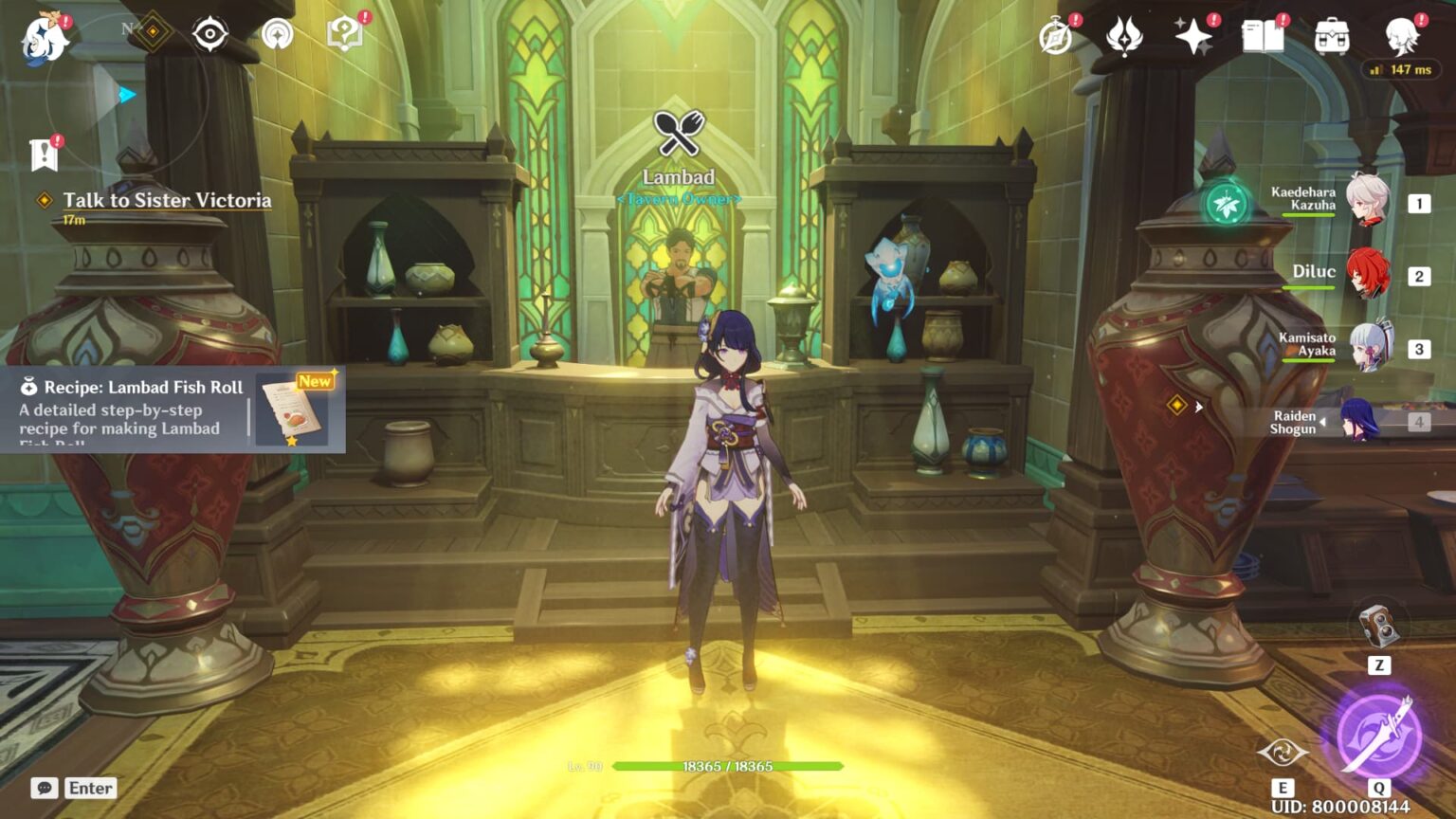This screenshot has height=819, width=1456.
Task: Open the co-op mode icon
Action: click(x=278, y=35)
